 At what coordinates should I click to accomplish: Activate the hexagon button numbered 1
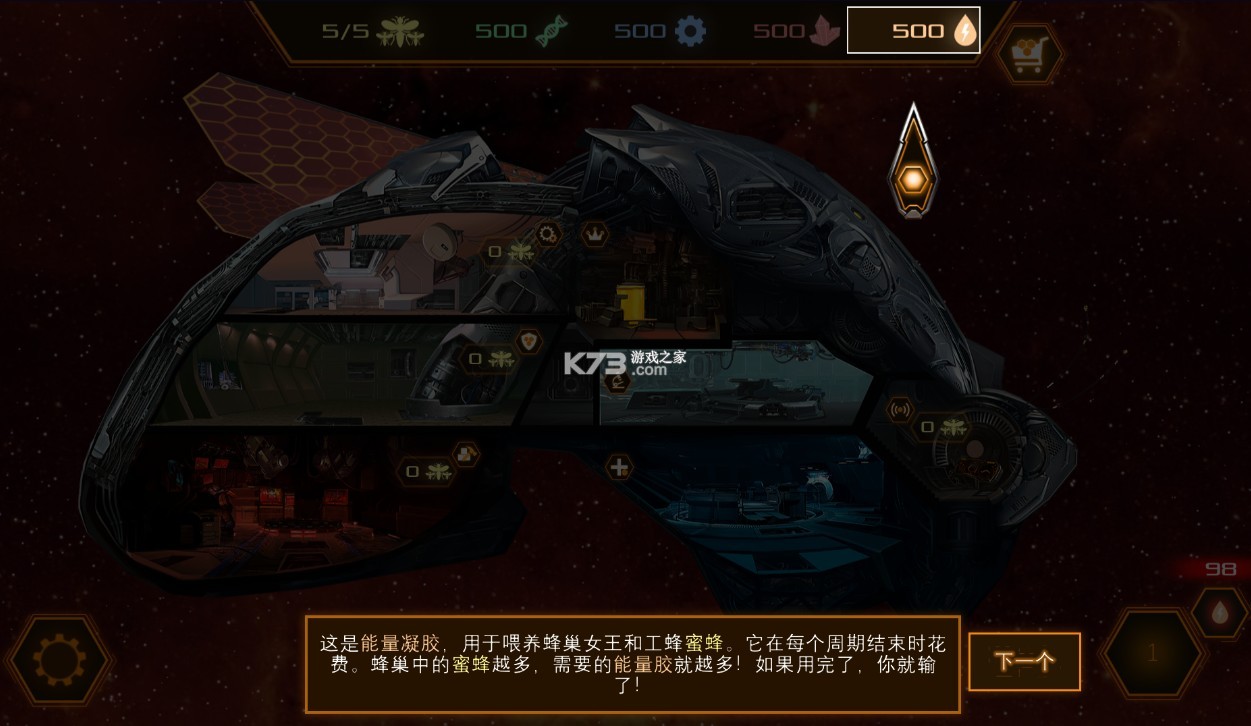click(1151, 654)
